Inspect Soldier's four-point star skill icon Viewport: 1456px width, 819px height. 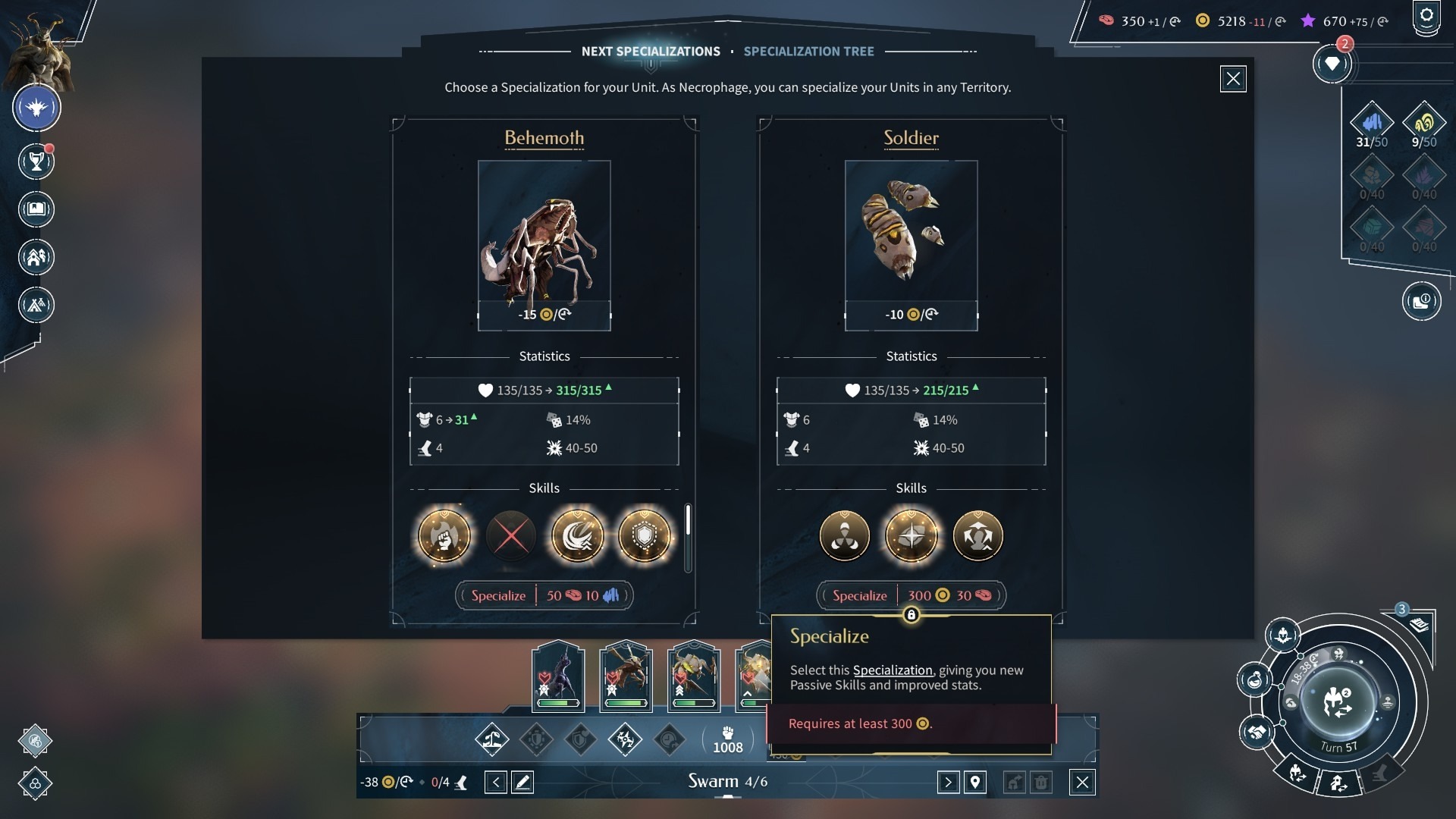tap(911, 536)
